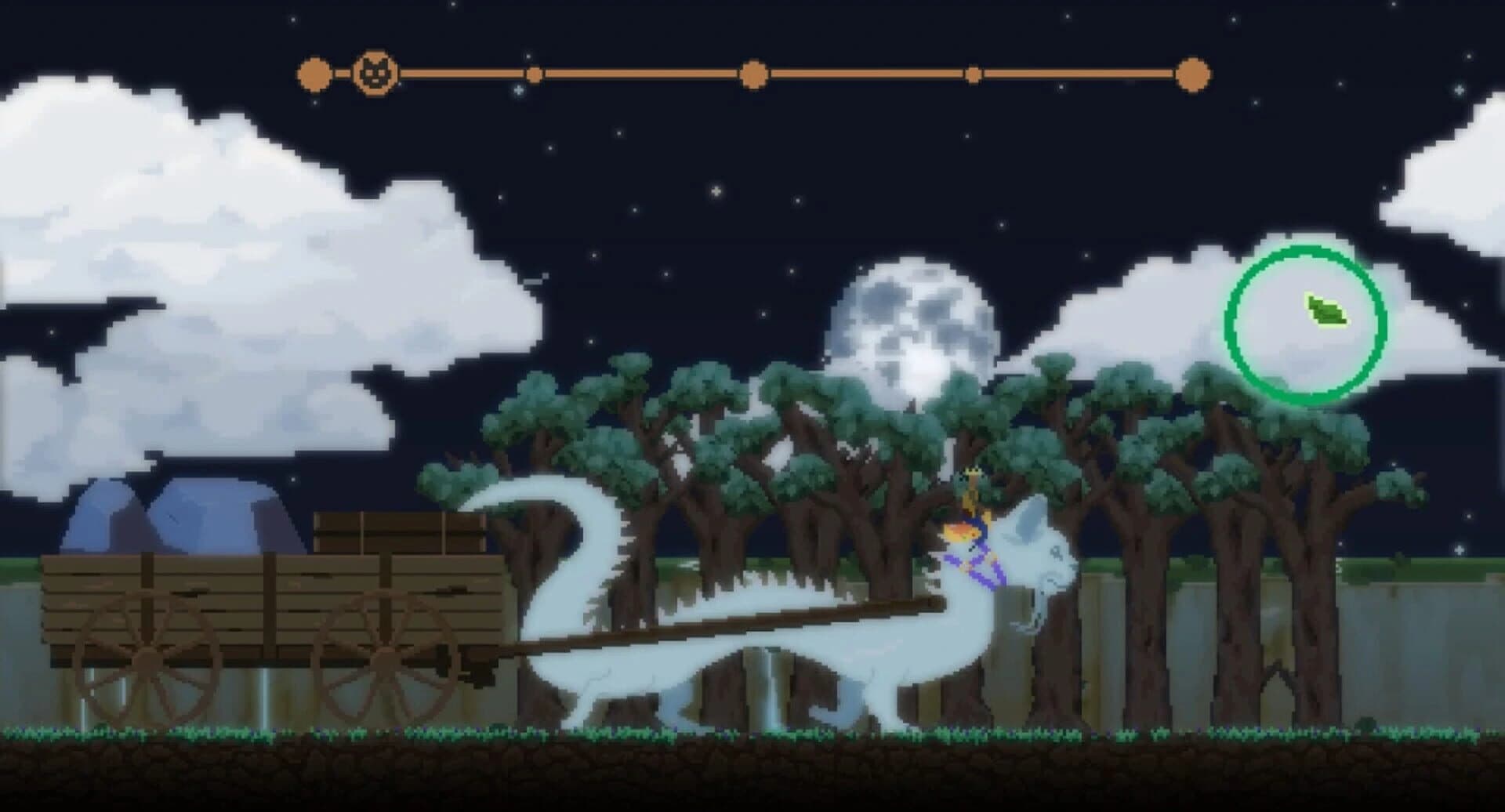Select the cat face marker on the progress bar
Screen dimensions: 1505x812
click(x=375, y=74)
